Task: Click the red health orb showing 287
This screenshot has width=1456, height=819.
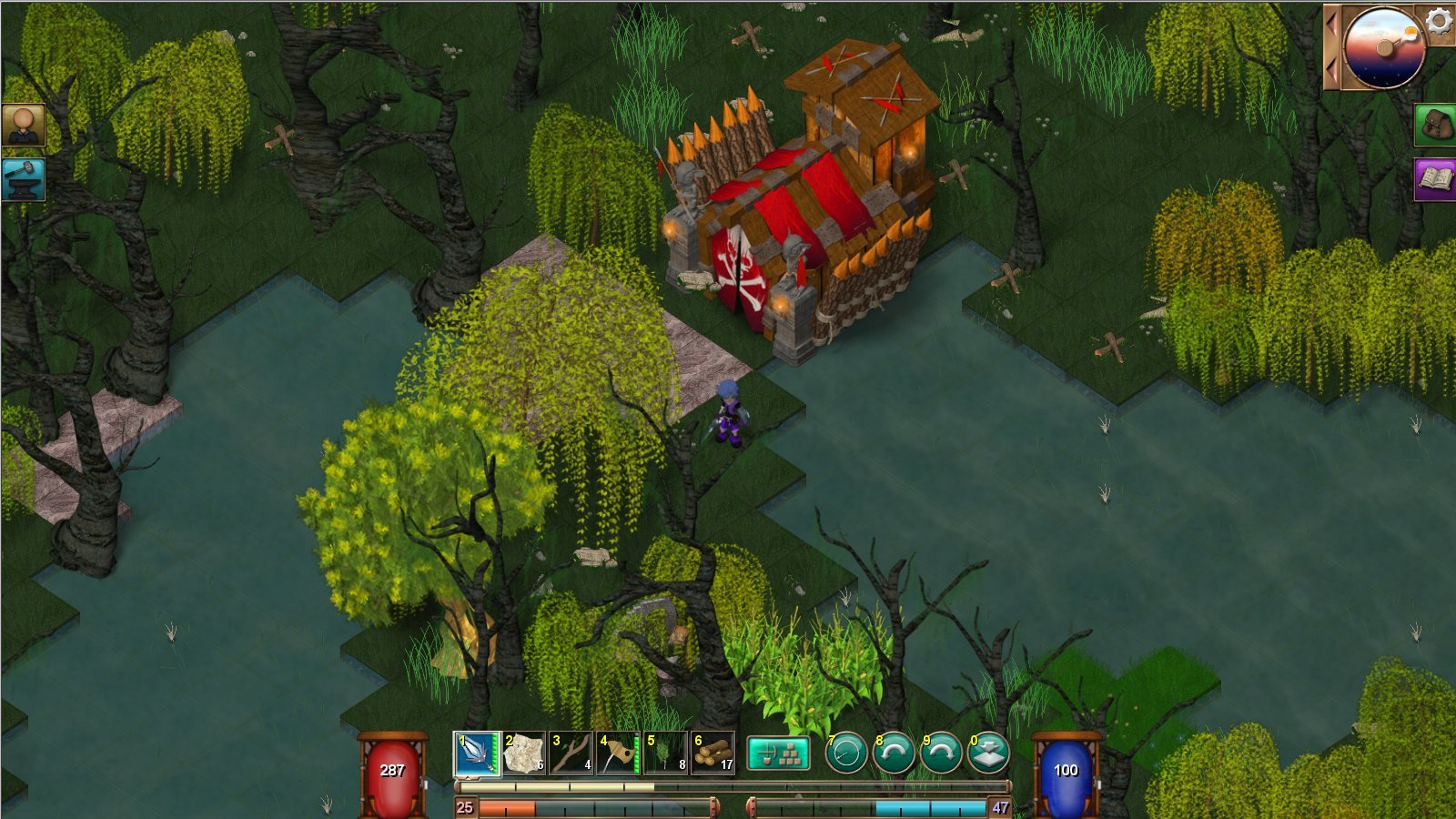Action: click(x=393, y=769)
